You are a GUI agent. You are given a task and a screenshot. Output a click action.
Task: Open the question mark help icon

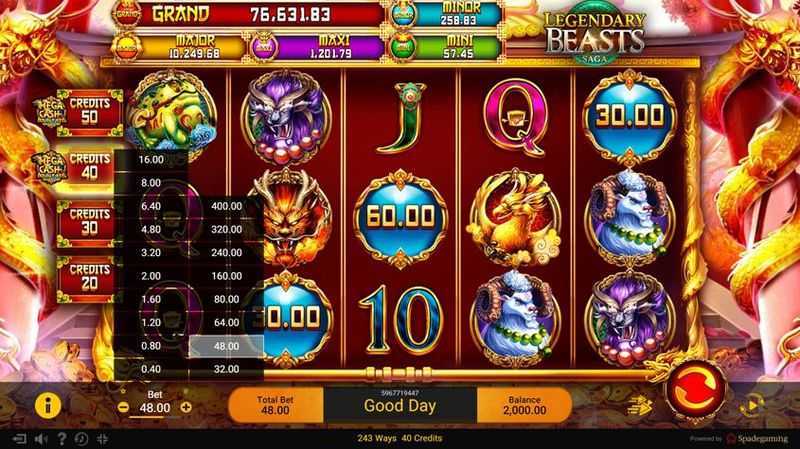62,439
